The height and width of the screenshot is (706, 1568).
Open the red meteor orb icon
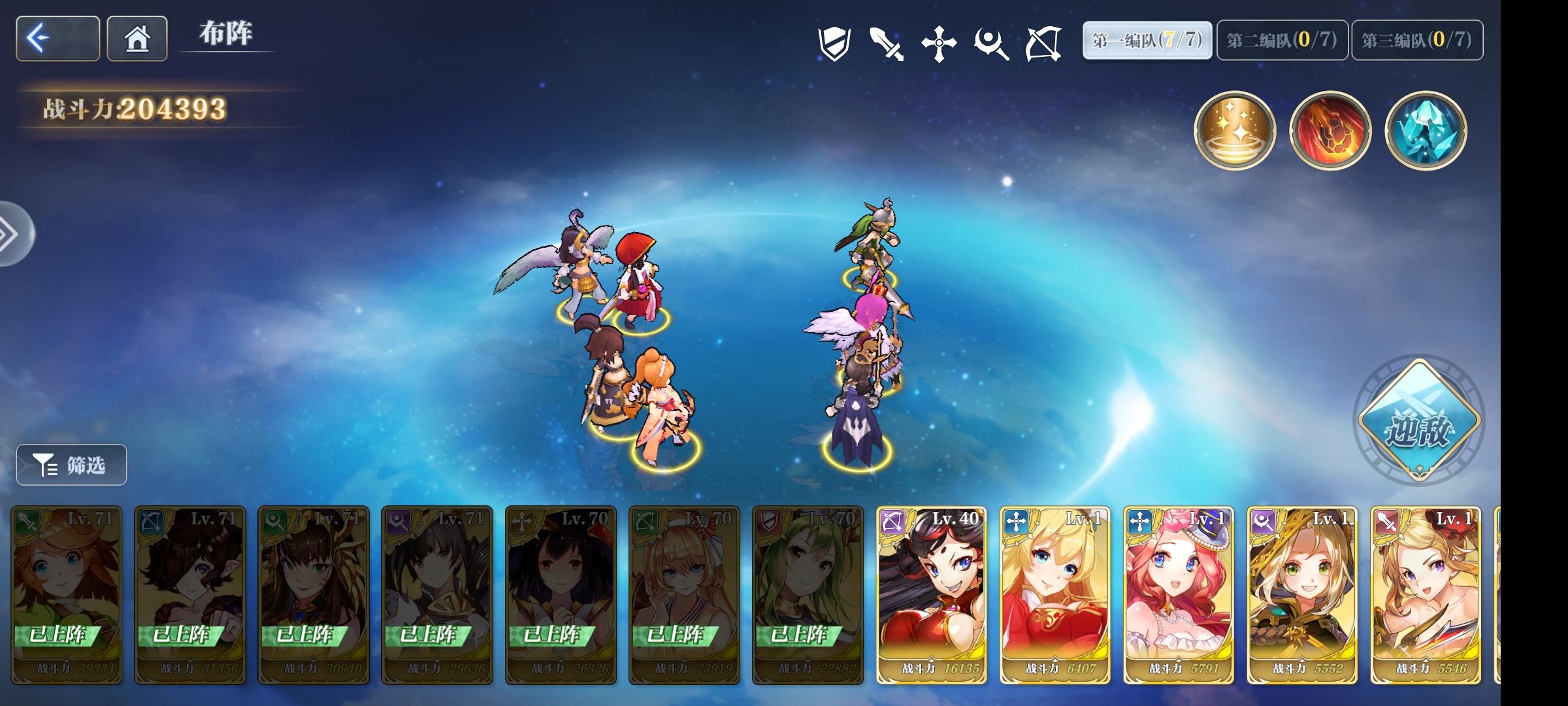tap(1330, 131)
